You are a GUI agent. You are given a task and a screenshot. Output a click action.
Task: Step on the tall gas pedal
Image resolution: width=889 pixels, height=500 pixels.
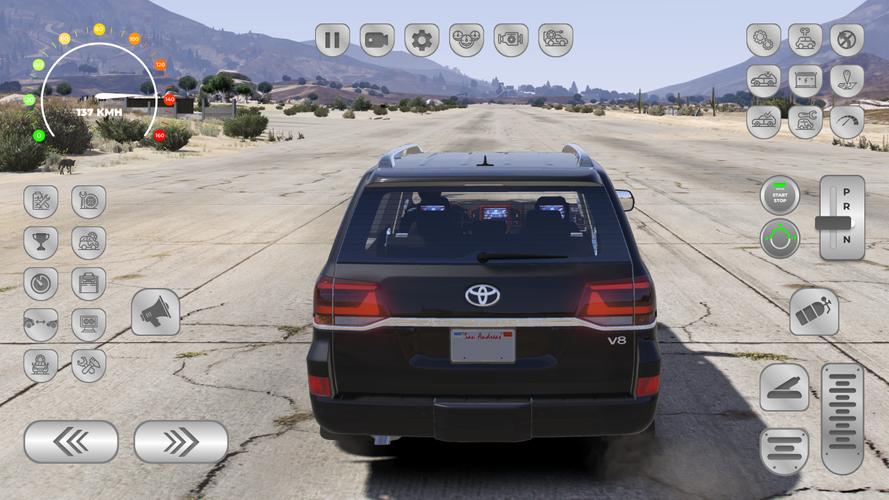coord(842,418)
